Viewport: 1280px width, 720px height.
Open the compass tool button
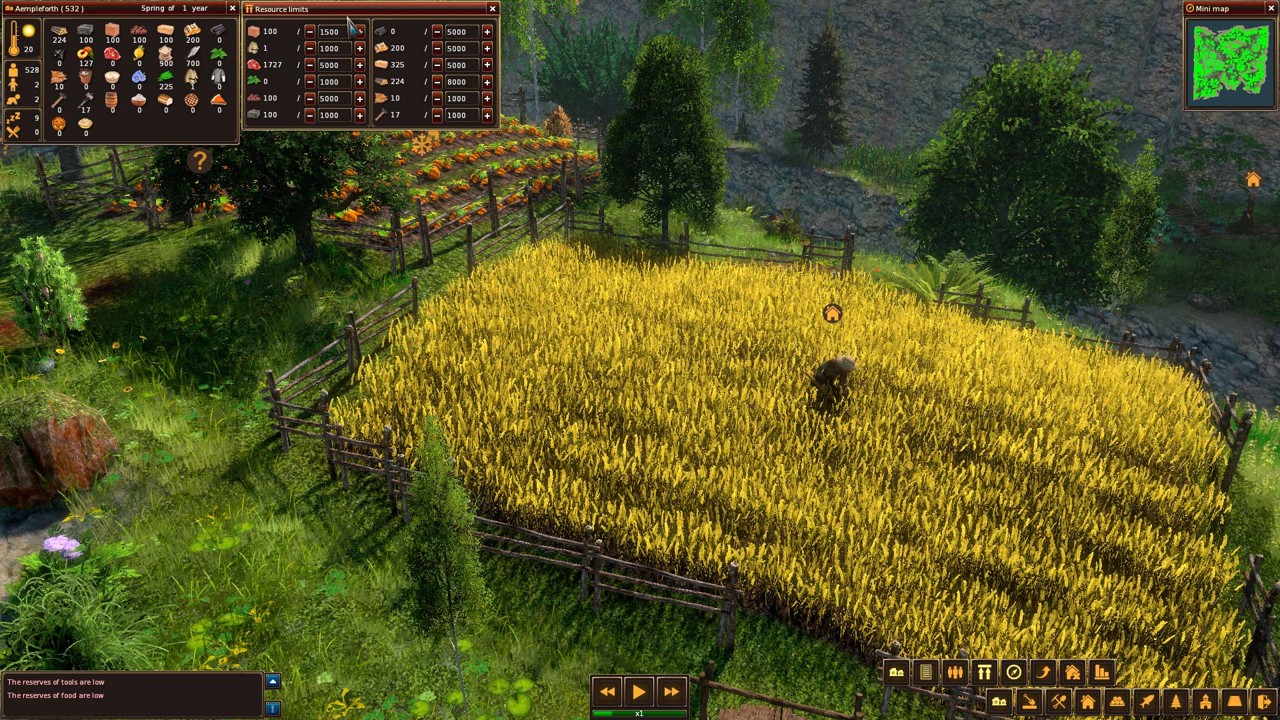coord(1013,672)
